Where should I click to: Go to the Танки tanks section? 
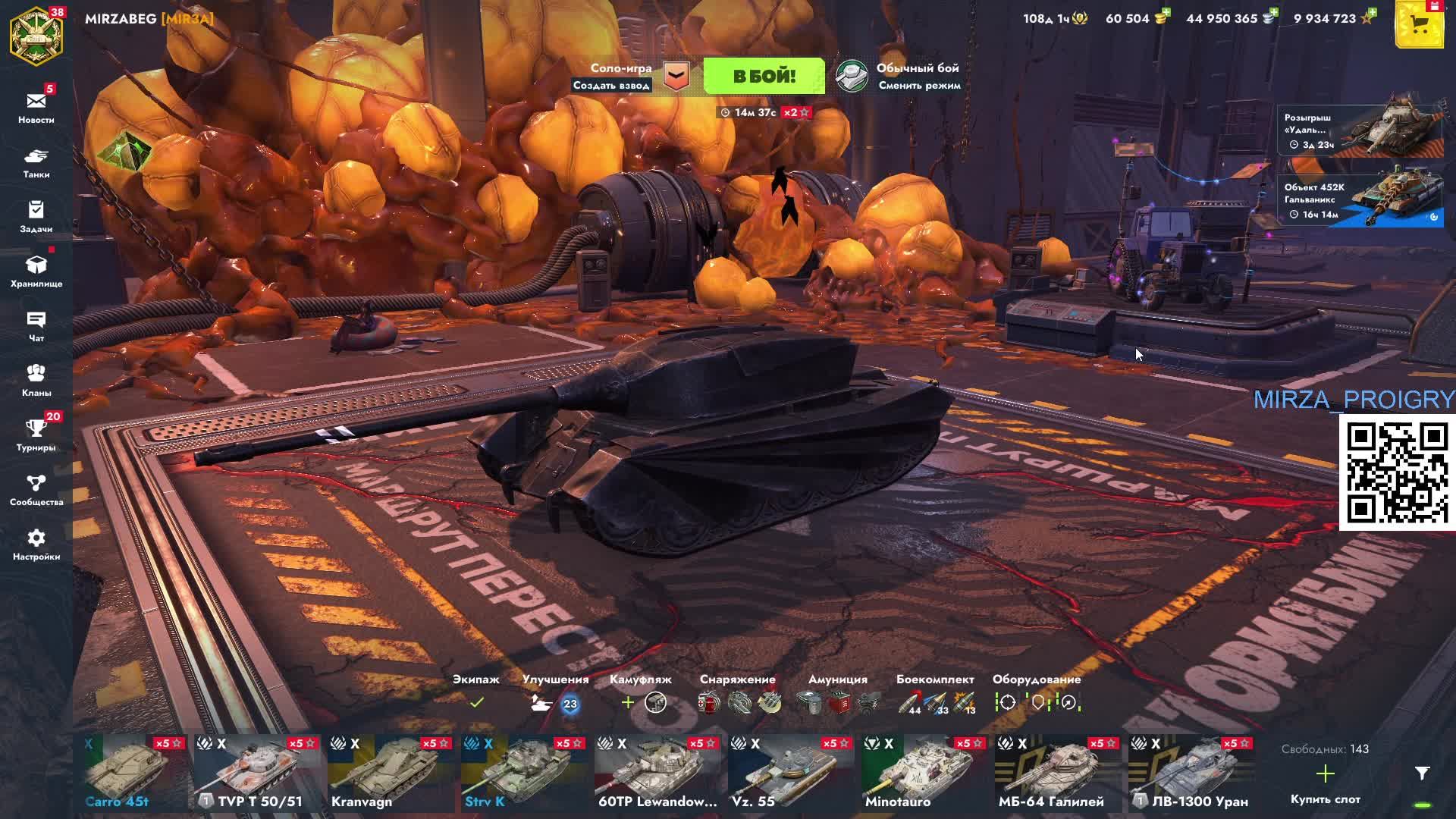36,162
